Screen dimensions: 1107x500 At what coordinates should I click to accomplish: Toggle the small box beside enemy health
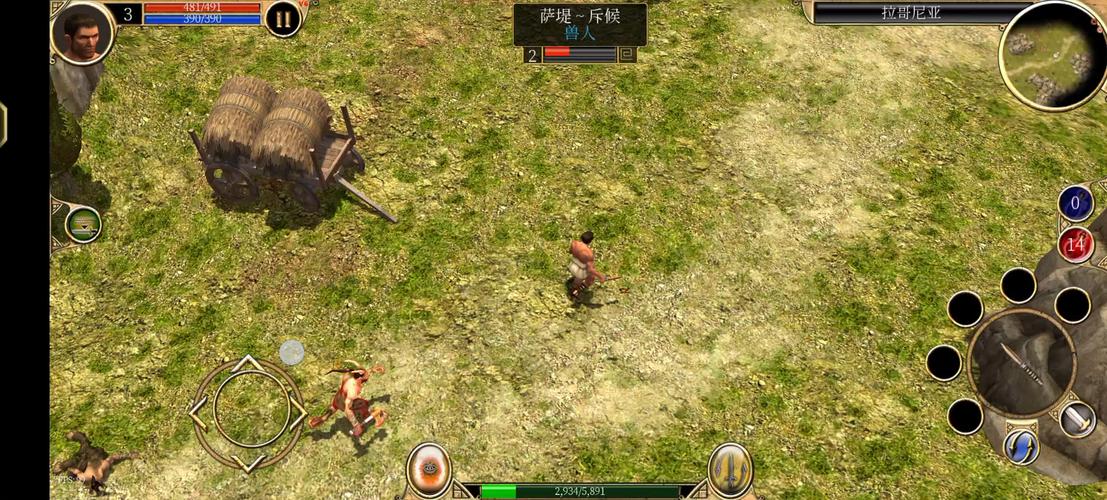[x=627, y=54]
